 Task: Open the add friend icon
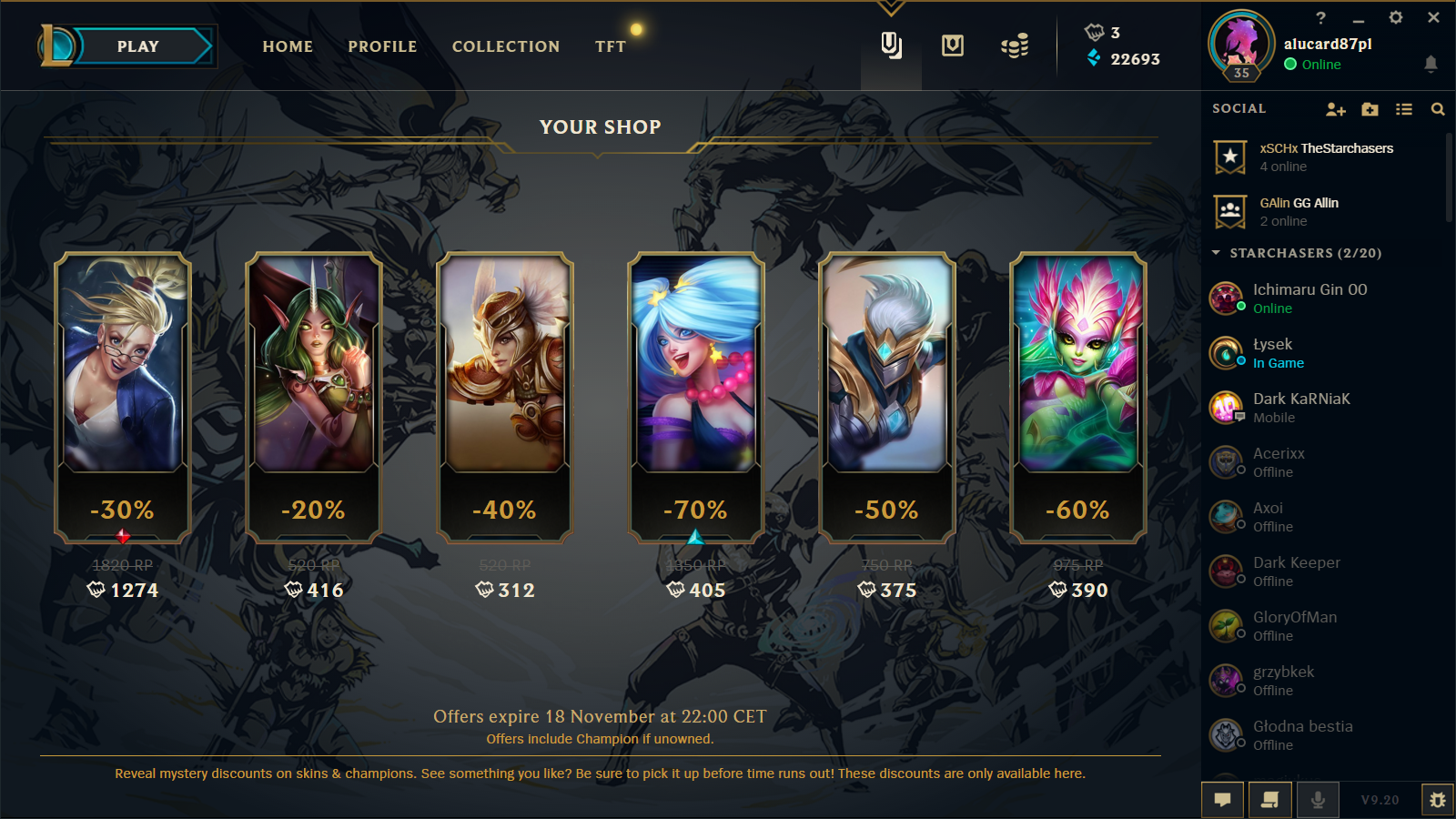pyautogui.click(x=1335, y=109)
